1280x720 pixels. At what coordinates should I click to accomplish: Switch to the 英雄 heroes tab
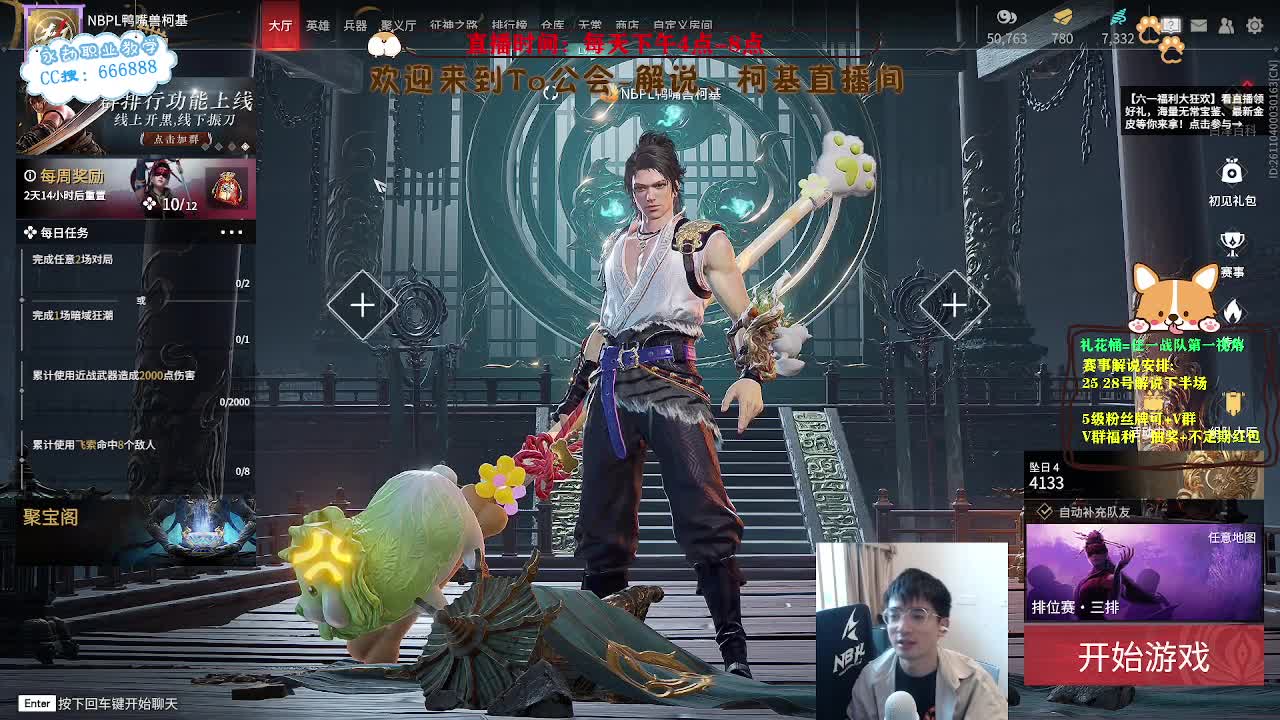tap(316, 26)
